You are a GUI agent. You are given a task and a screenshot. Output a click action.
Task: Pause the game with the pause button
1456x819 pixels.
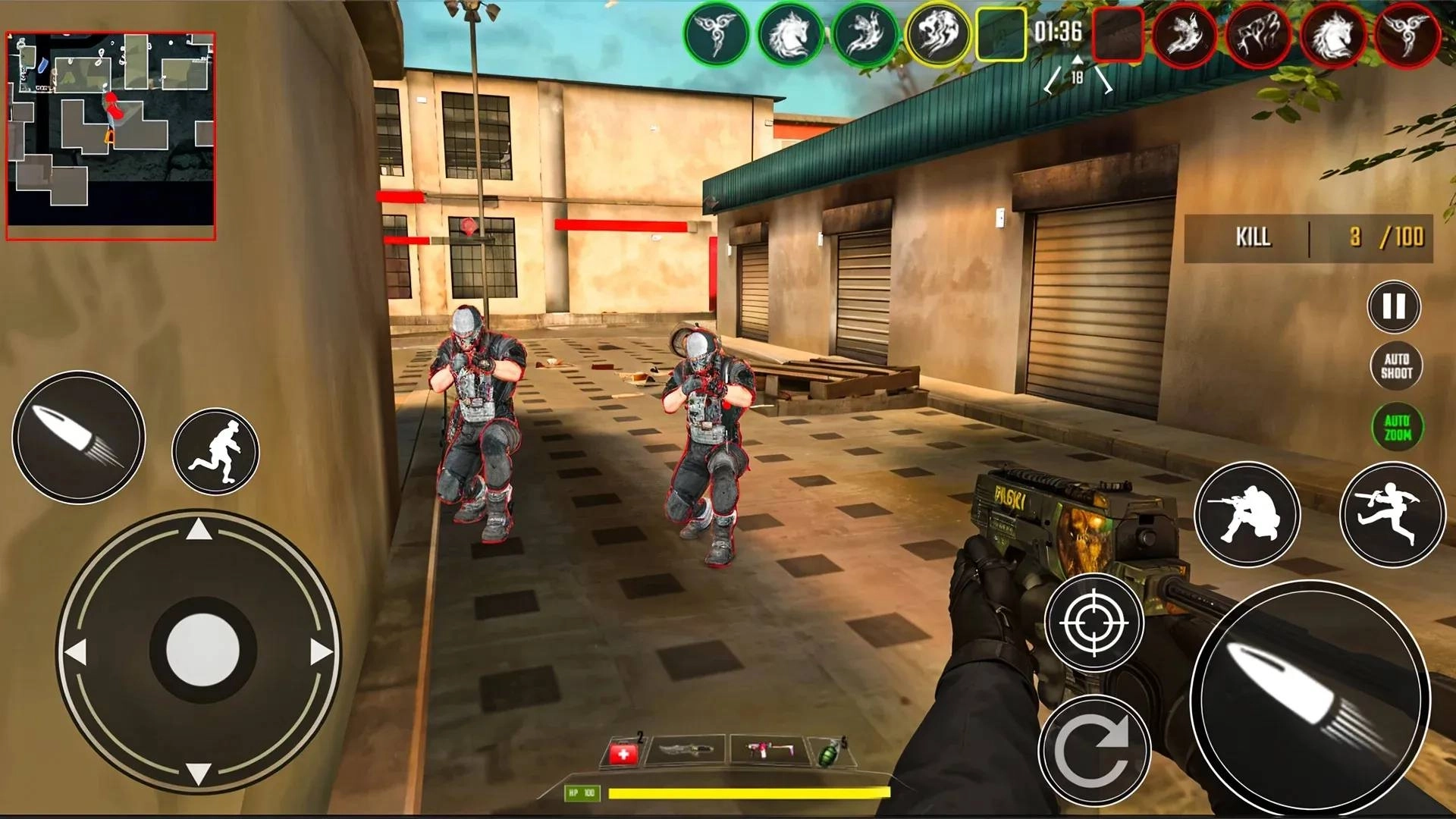click(x=1394, y=307)
